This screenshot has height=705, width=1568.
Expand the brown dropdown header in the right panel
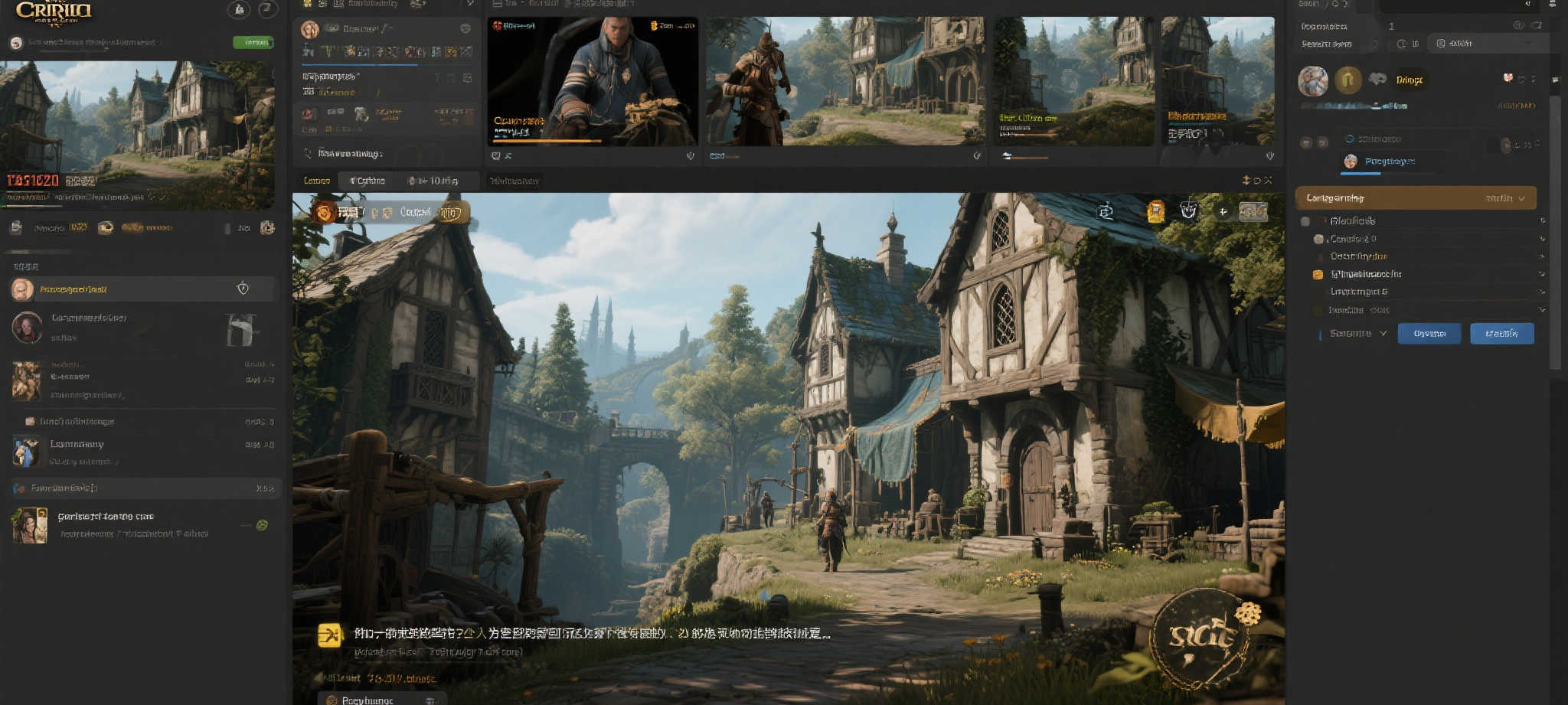pyautogui.click(x=1415, y=198)
